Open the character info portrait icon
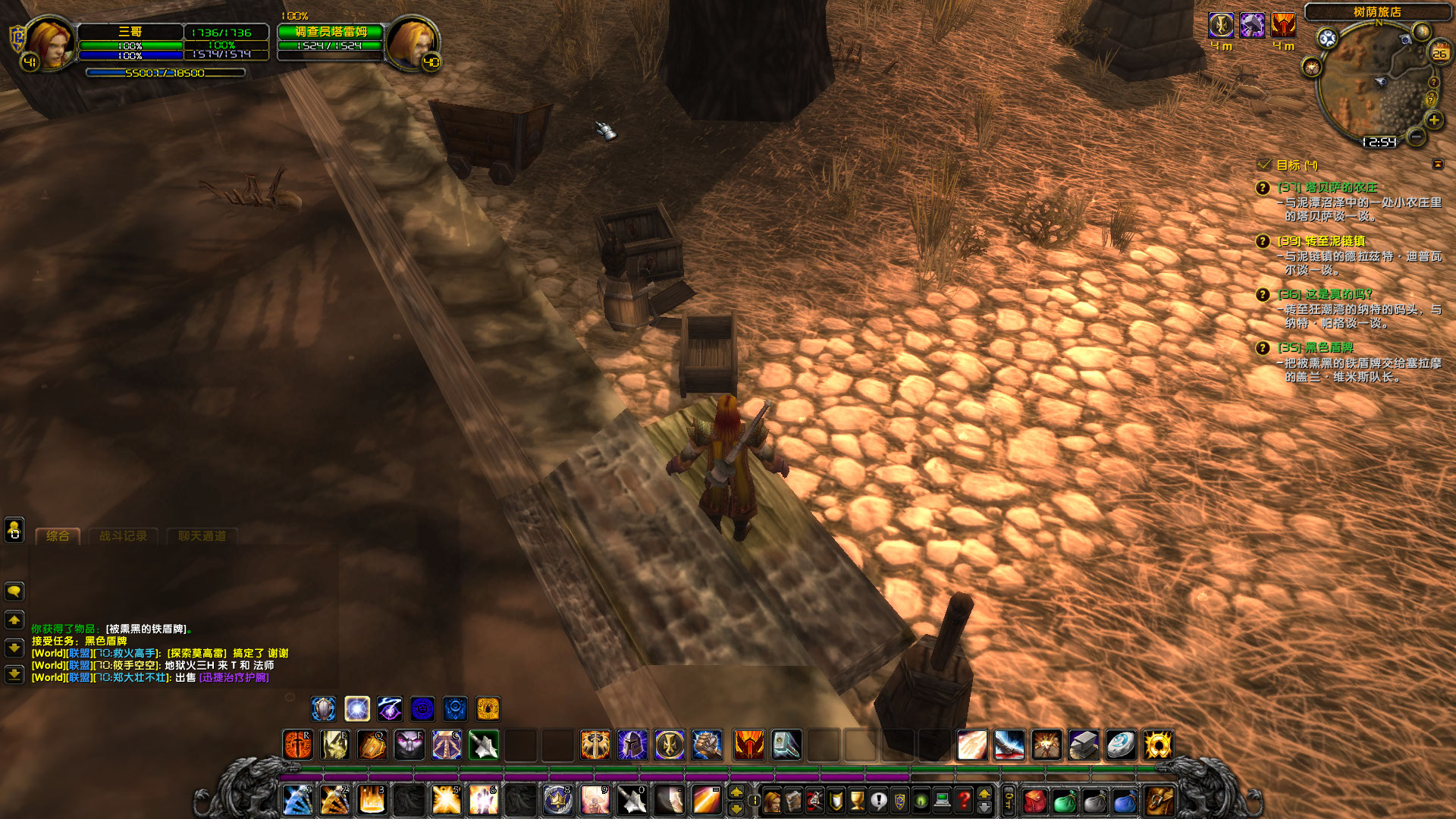 tap(773, 800)
